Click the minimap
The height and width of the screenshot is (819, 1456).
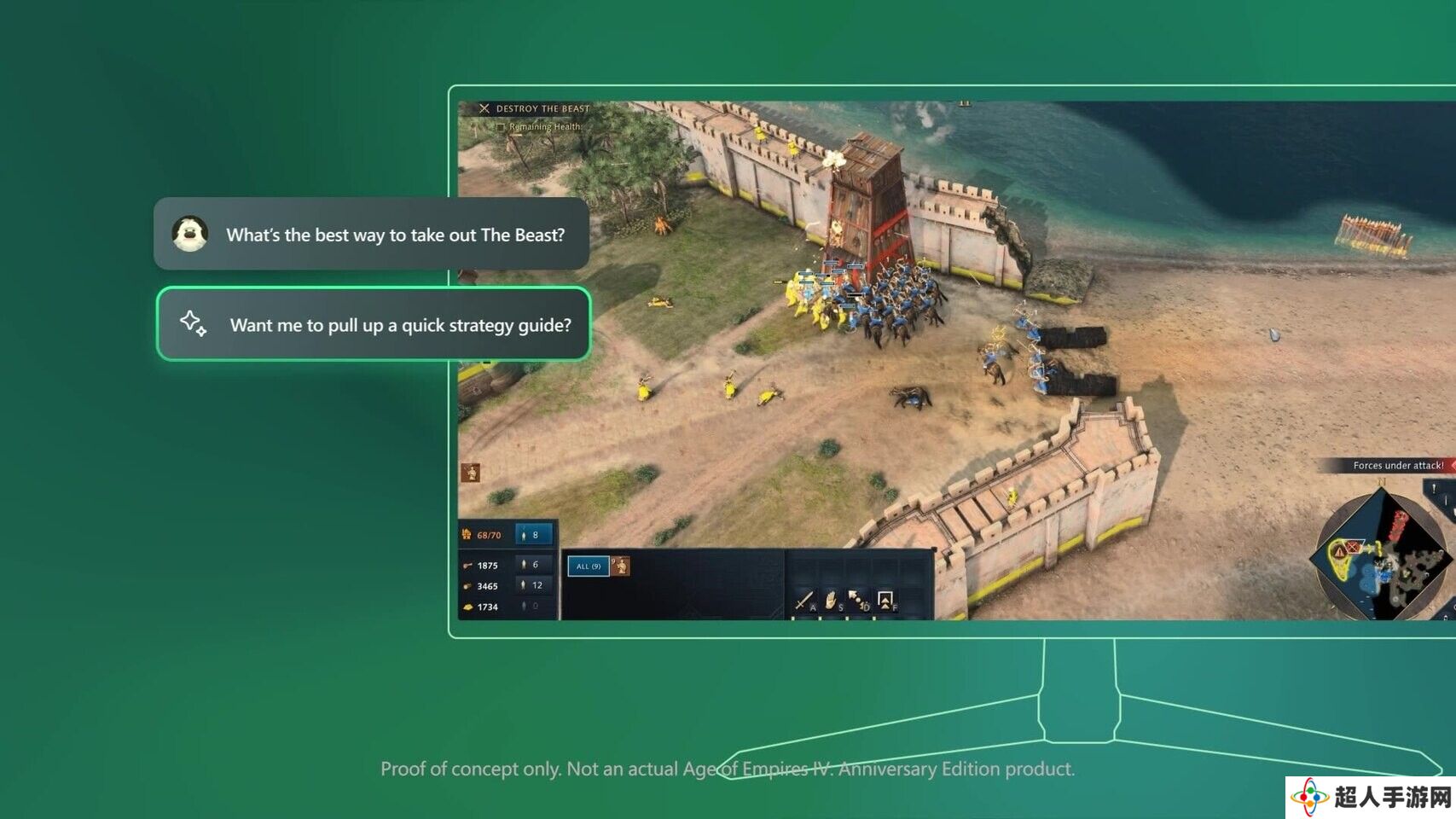pyautogui.click(x=1380, y=555)
